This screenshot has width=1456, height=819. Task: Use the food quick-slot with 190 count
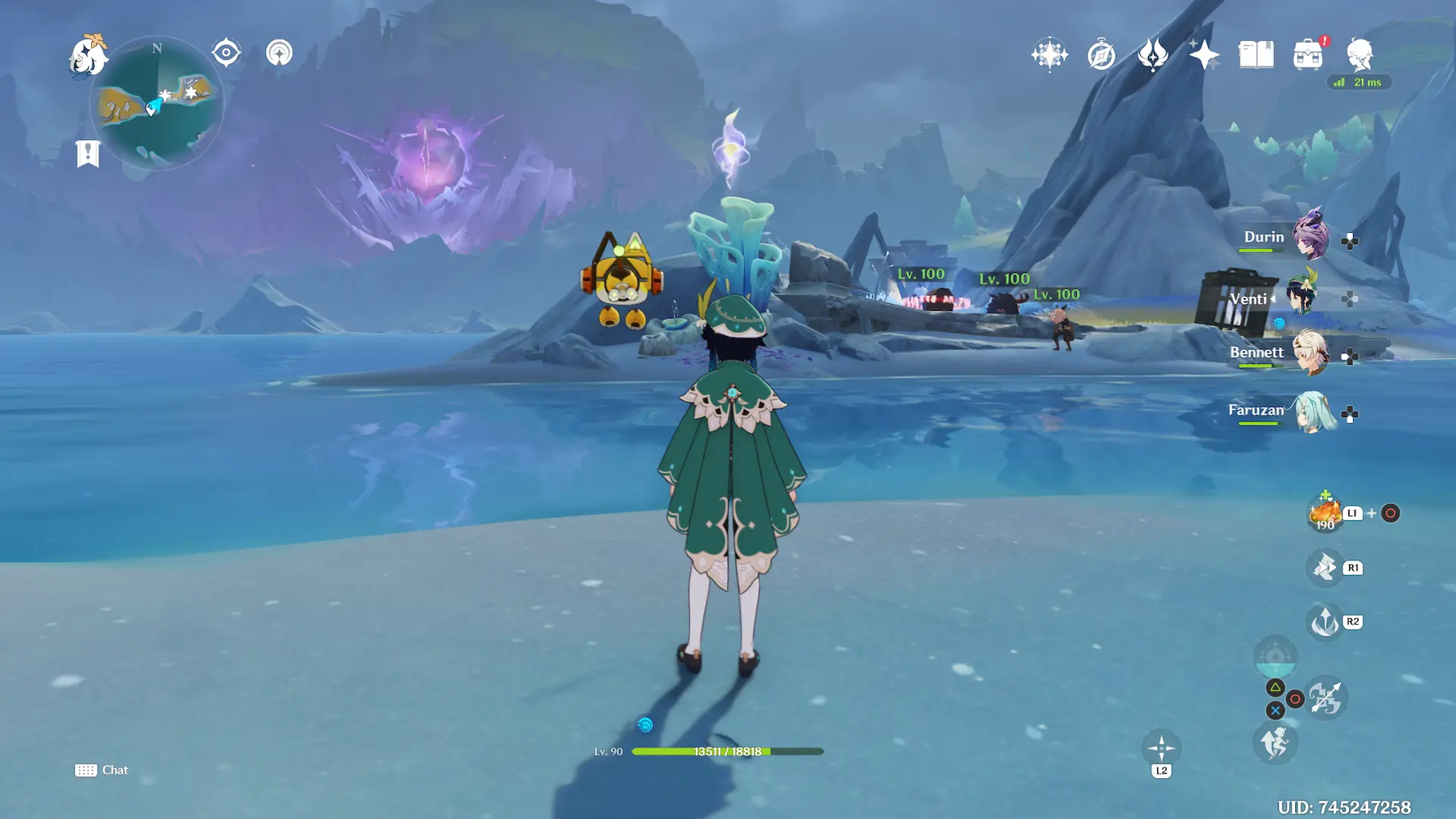pyautogui.click(x=1325, y=513)
